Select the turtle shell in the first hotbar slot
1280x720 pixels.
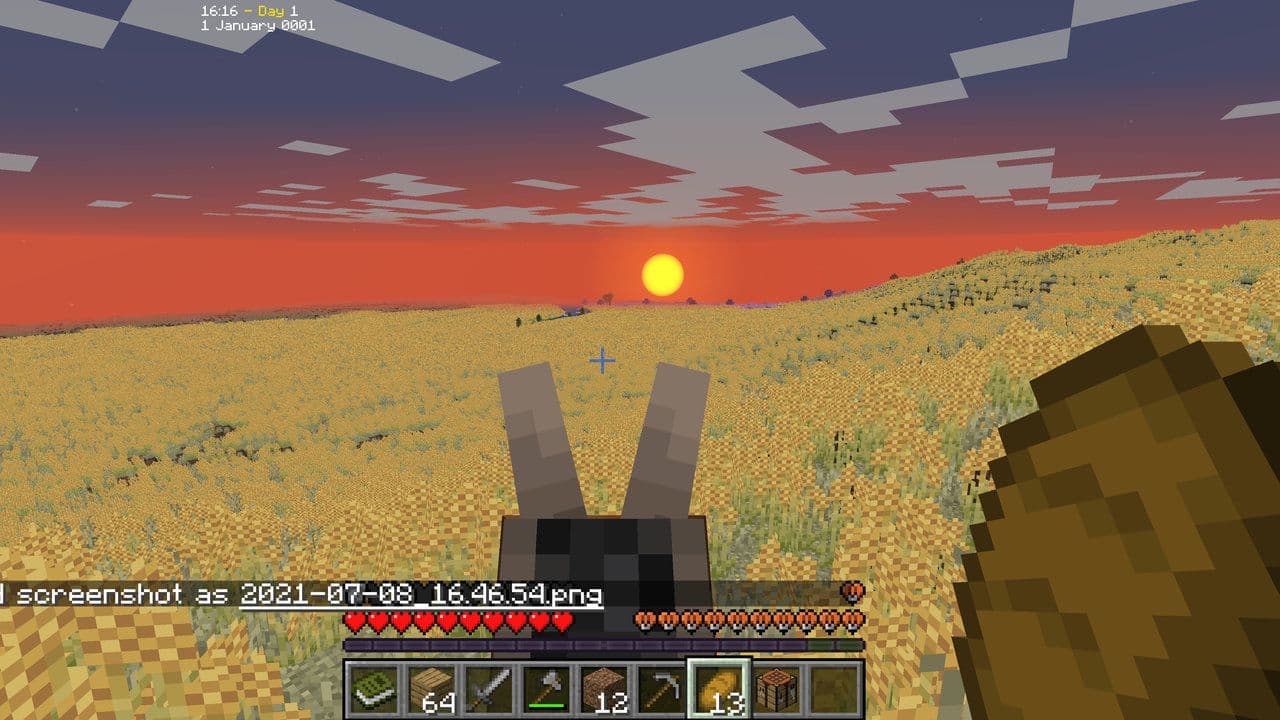click(x=371, y=686)
